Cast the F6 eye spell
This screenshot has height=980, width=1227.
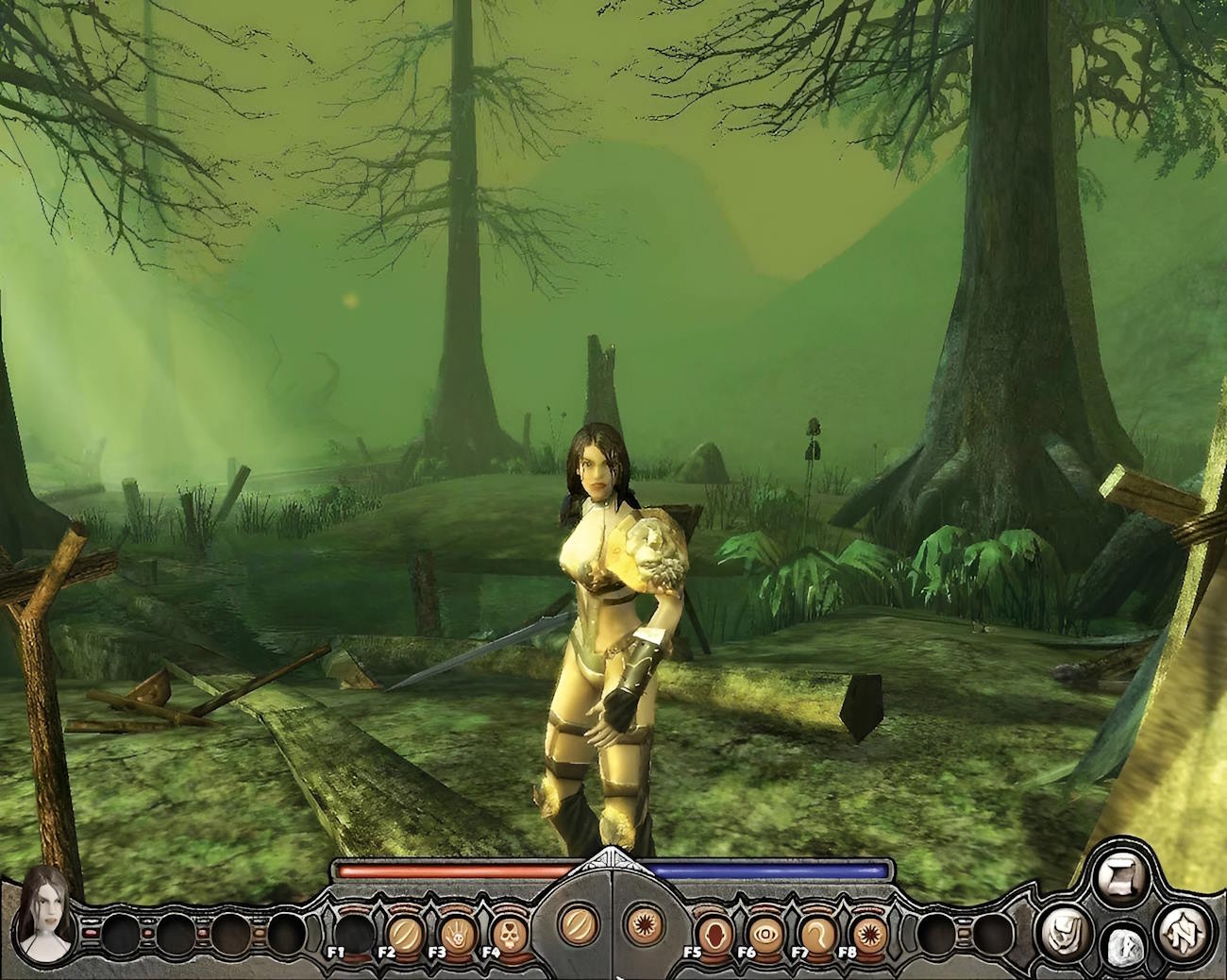pyautogui.click(x=765, y=933)
